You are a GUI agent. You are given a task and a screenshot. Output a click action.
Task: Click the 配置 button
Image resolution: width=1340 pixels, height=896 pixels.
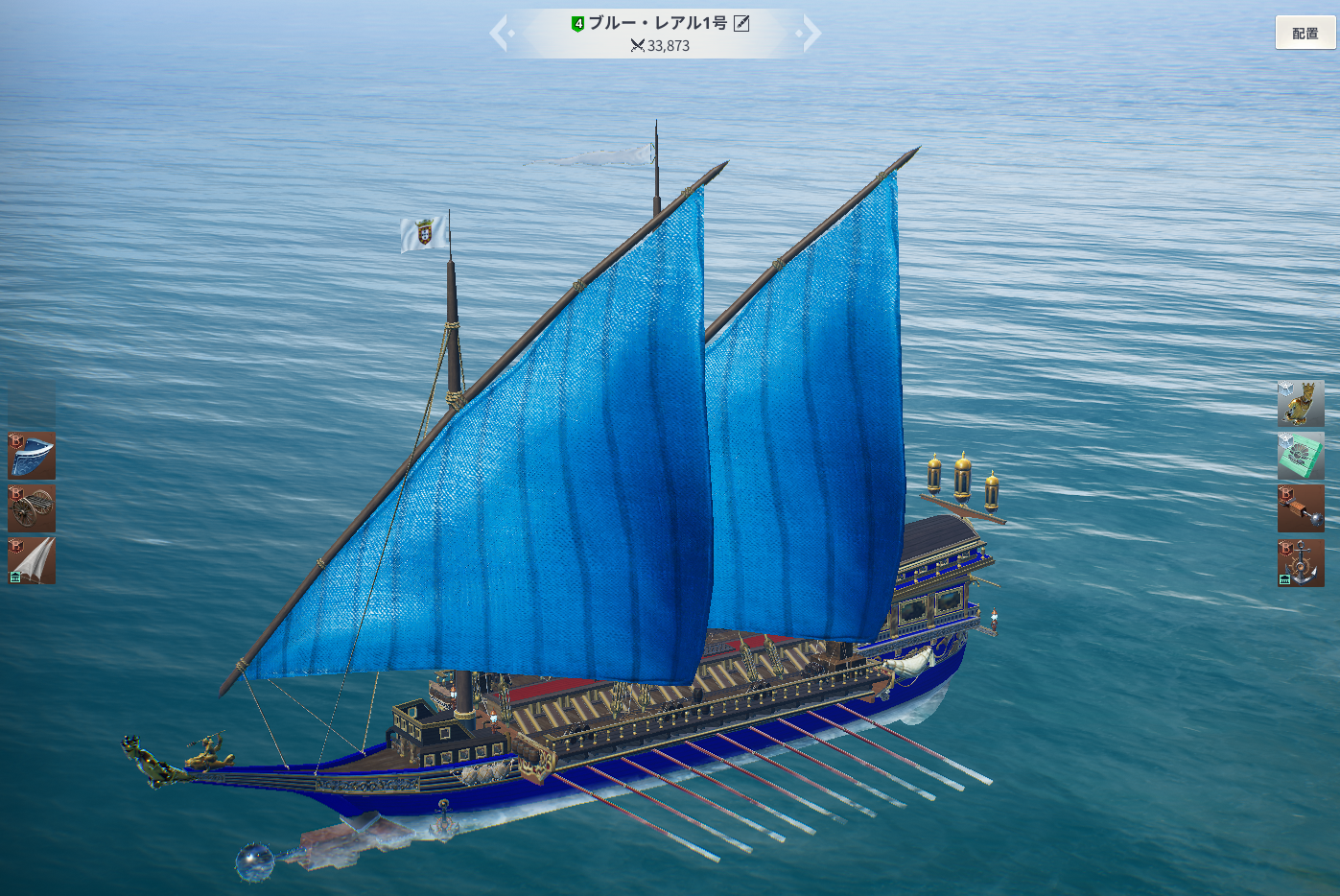1305,34
